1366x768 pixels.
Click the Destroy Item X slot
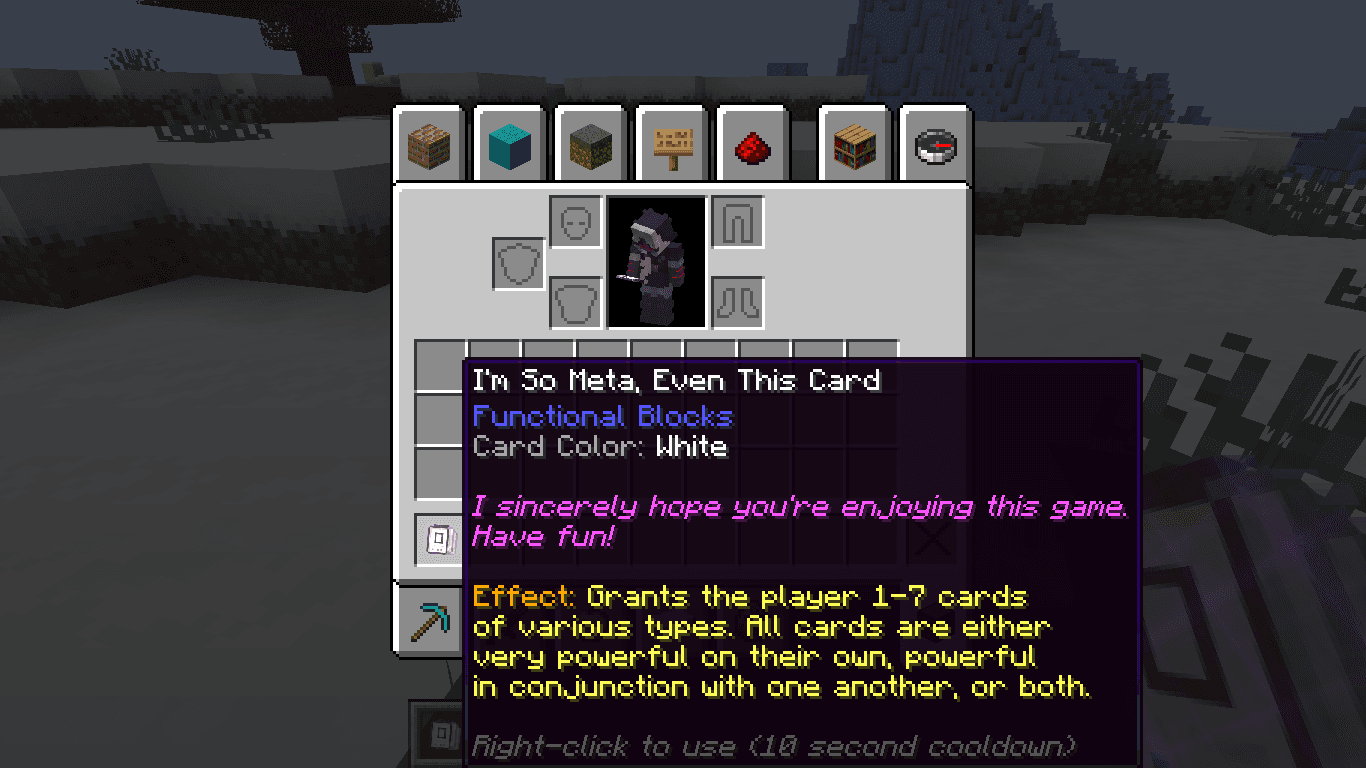(934, 541)
